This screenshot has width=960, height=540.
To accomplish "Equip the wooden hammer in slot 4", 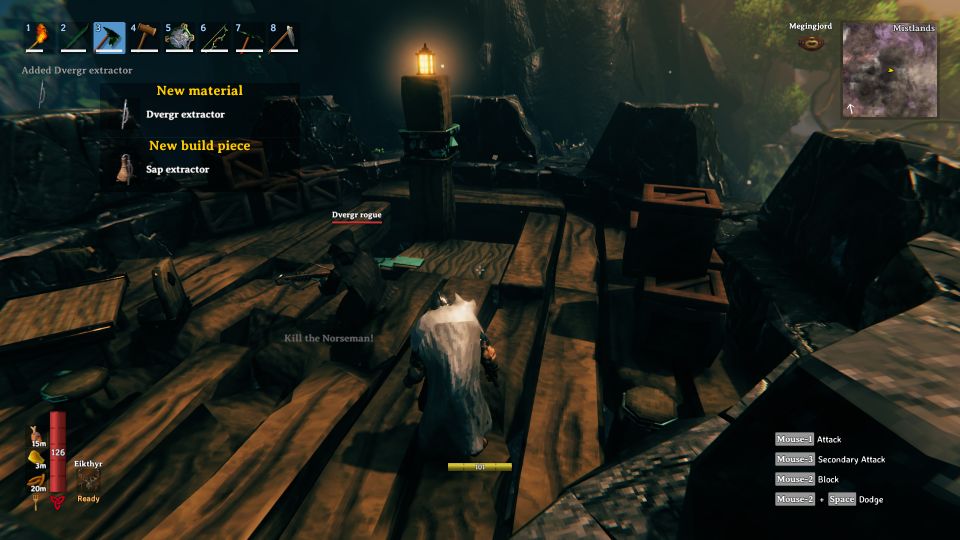I will [145, 38].
